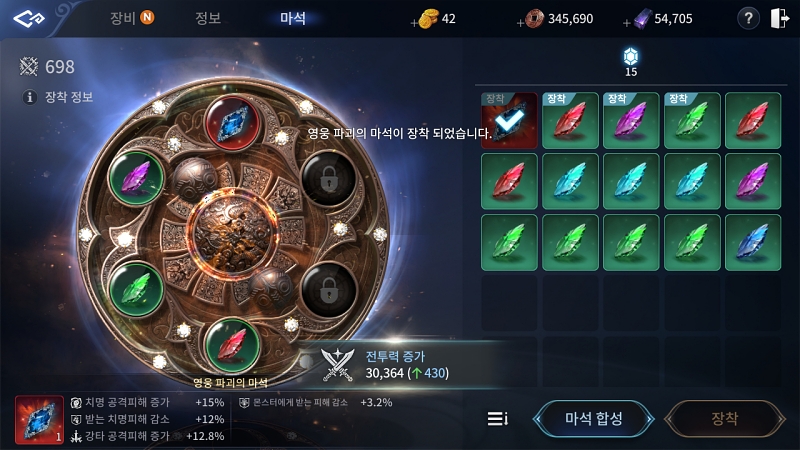
Task: Open help via the question mark button
Action: [x=748, y=18]
